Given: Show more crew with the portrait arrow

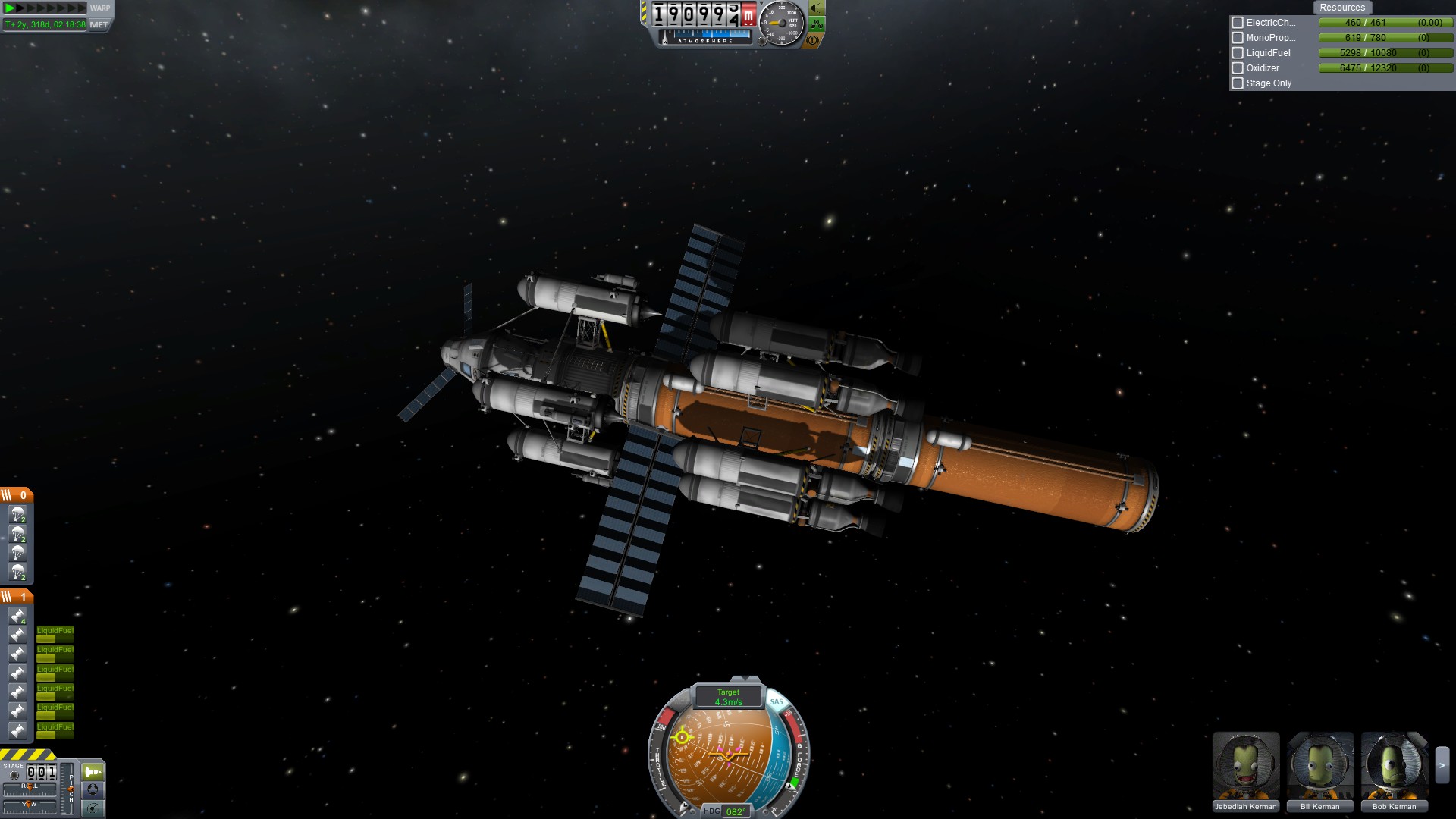Looking at the screenshot, I should 1442,766.
